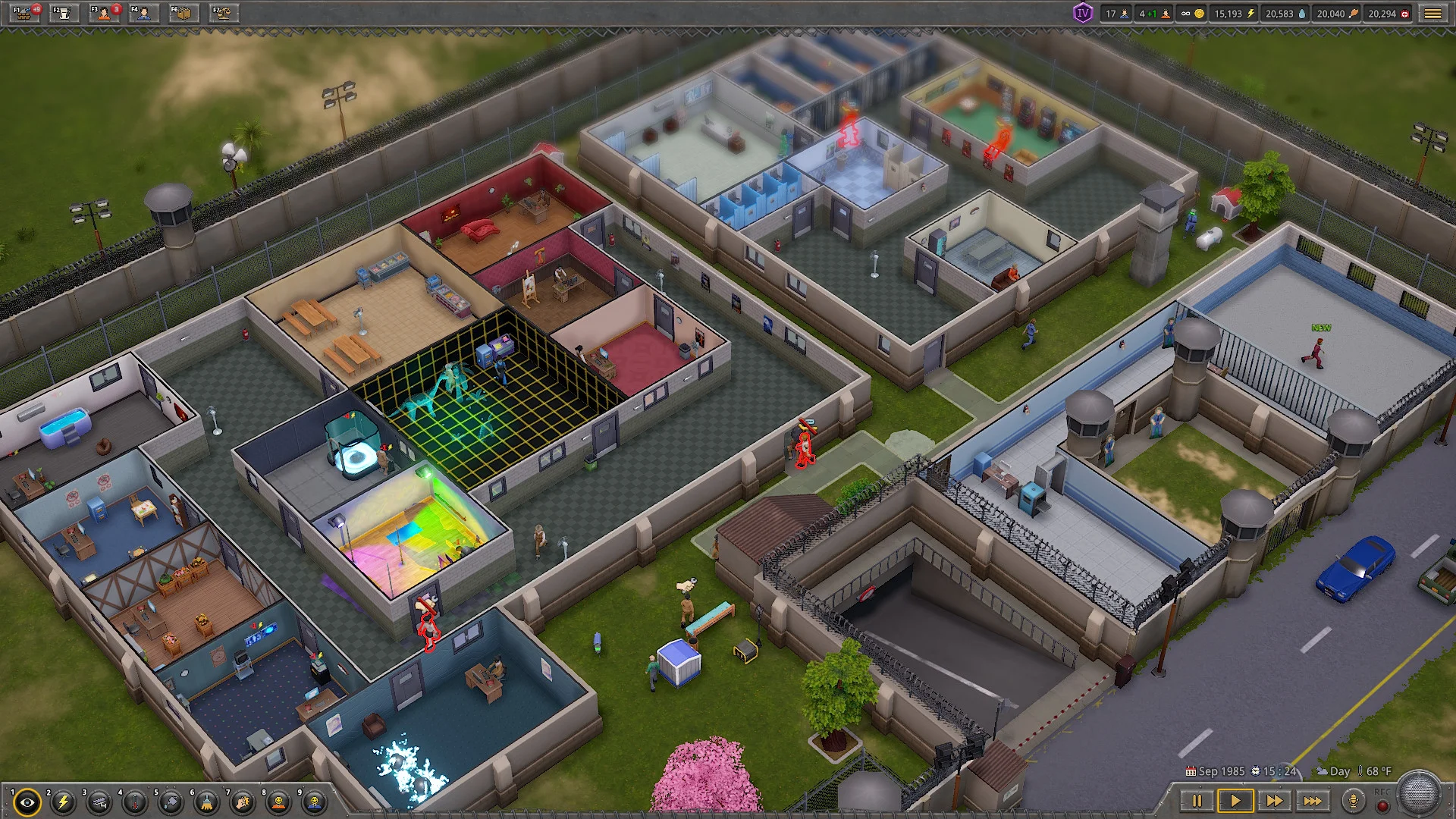Open the F4 staff panel
Image resolution: width=1456 pixels, height=819 pixels.
(x=143, y=13)
